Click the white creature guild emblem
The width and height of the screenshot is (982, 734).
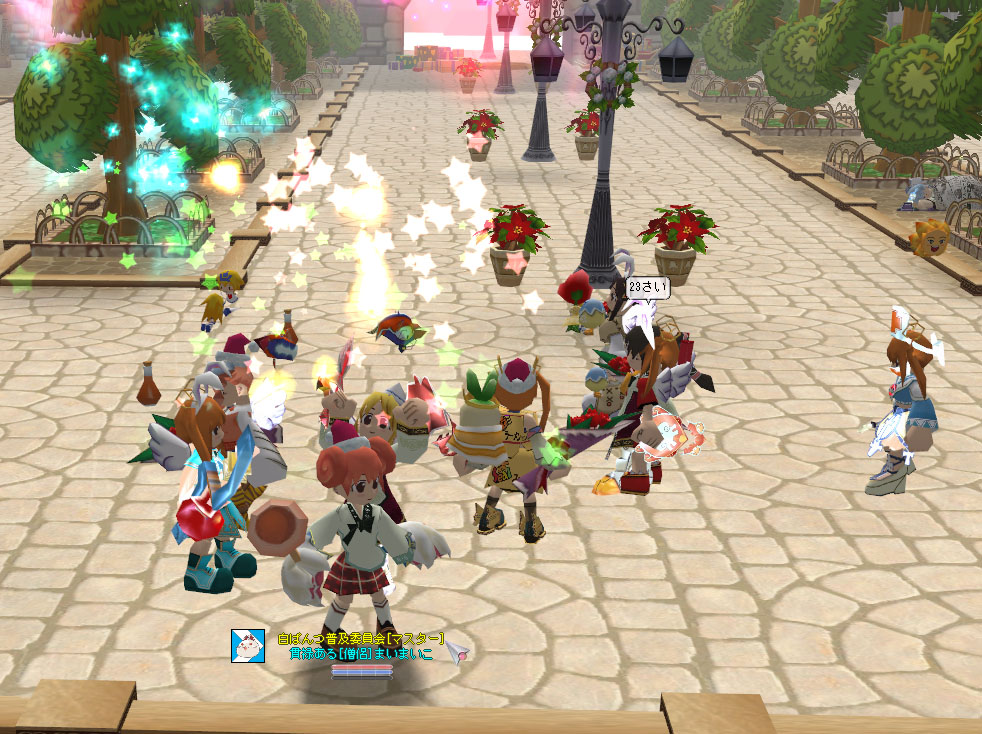pyautogui.click(x=247, y=646)
